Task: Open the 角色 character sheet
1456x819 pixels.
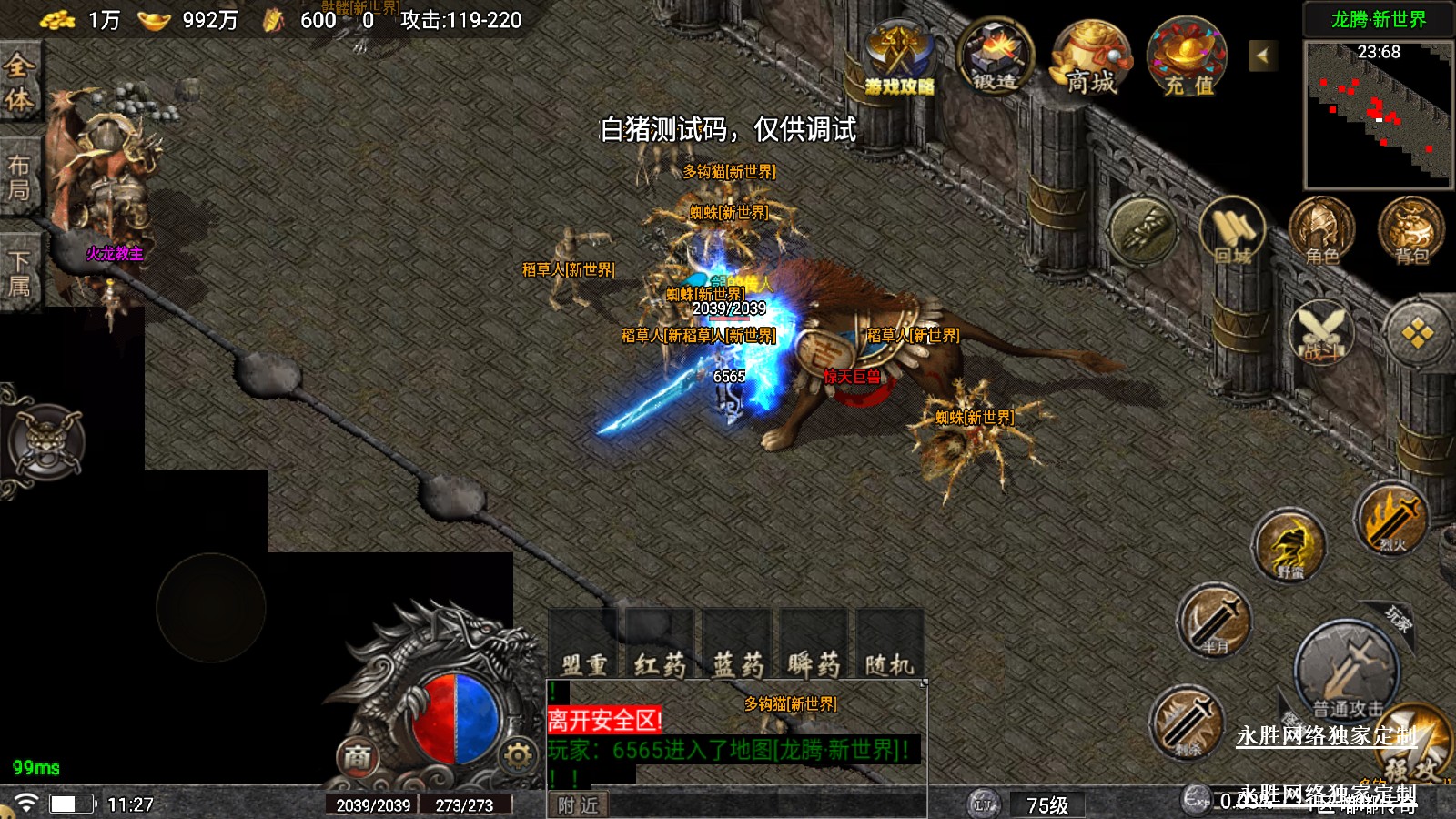Action: point(1321,232)
